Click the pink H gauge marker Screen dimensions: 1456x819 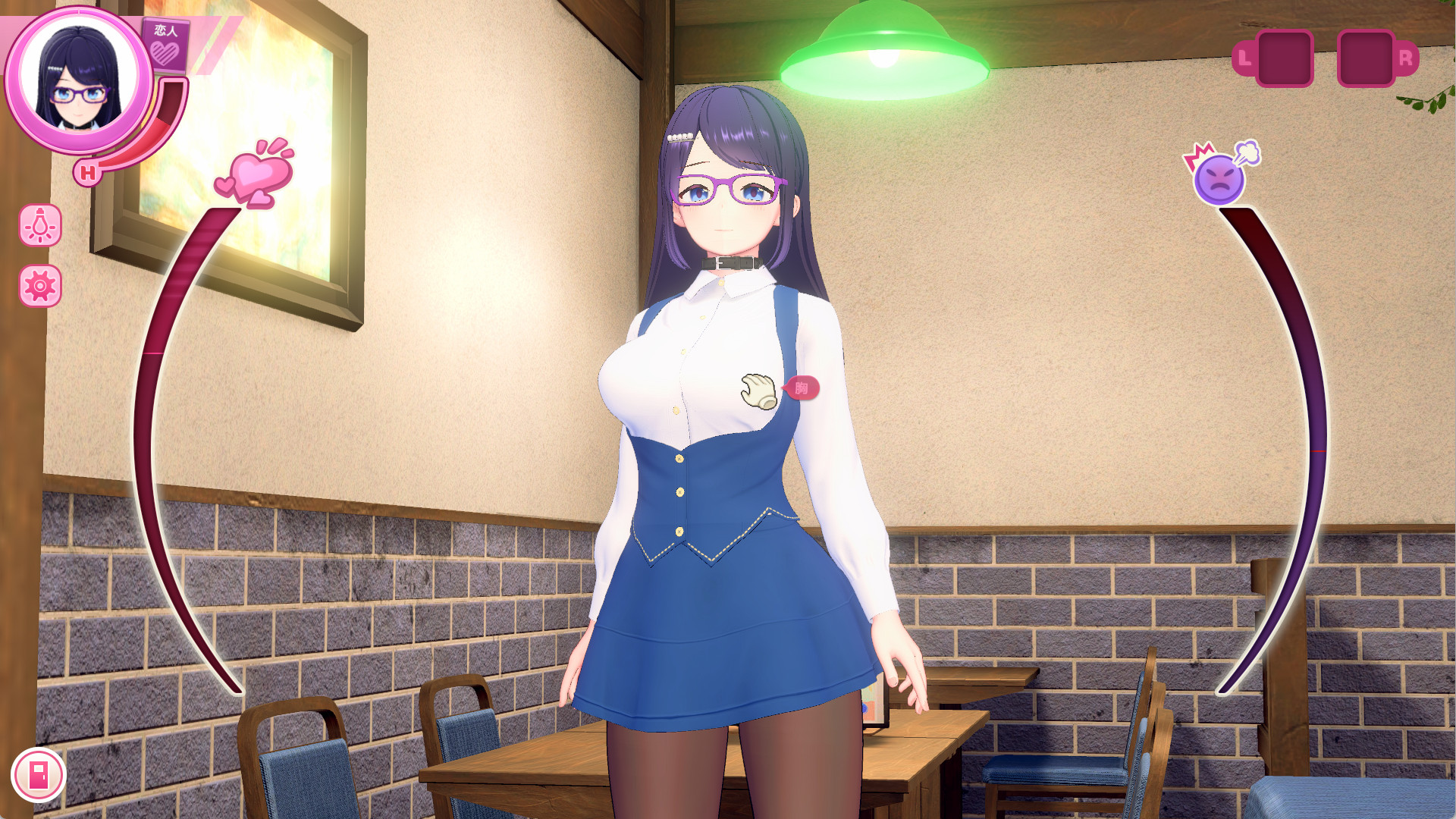[x=89, y=173]
